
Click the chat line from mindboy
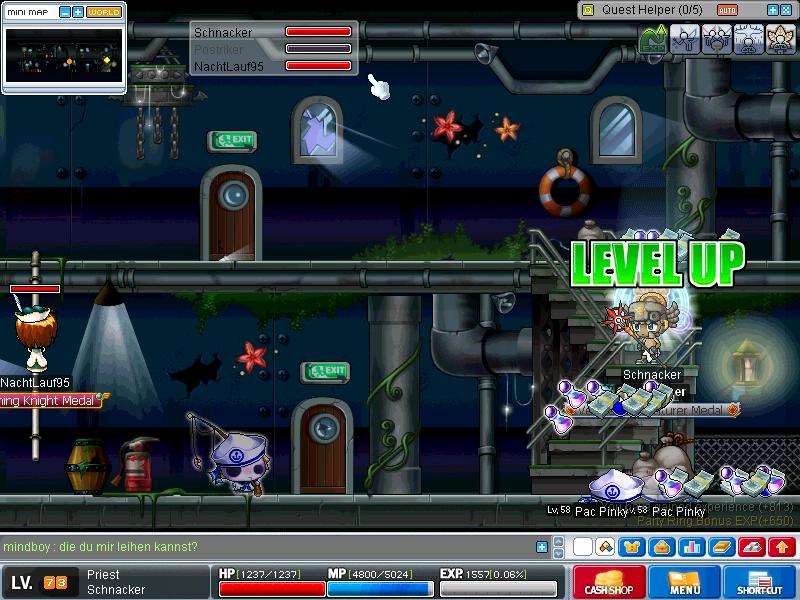click(x=100, y=547)
